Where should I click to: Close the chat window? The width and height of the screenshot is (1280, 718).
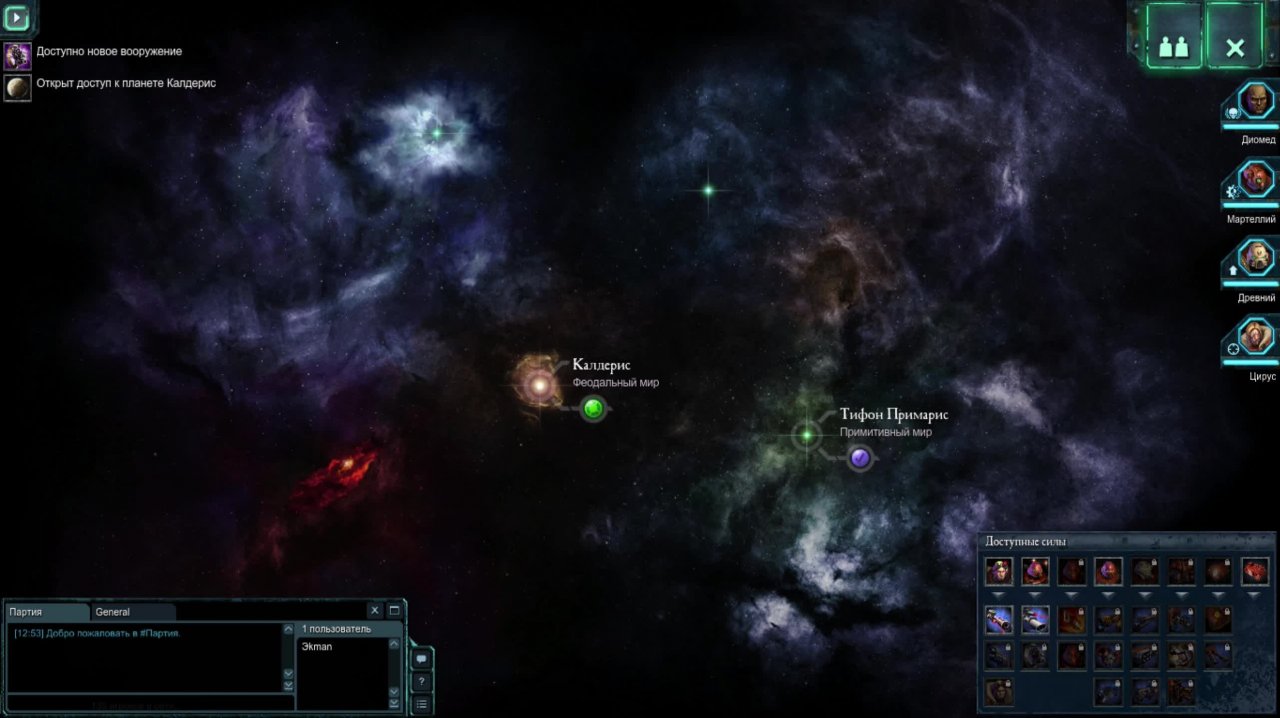375,610
